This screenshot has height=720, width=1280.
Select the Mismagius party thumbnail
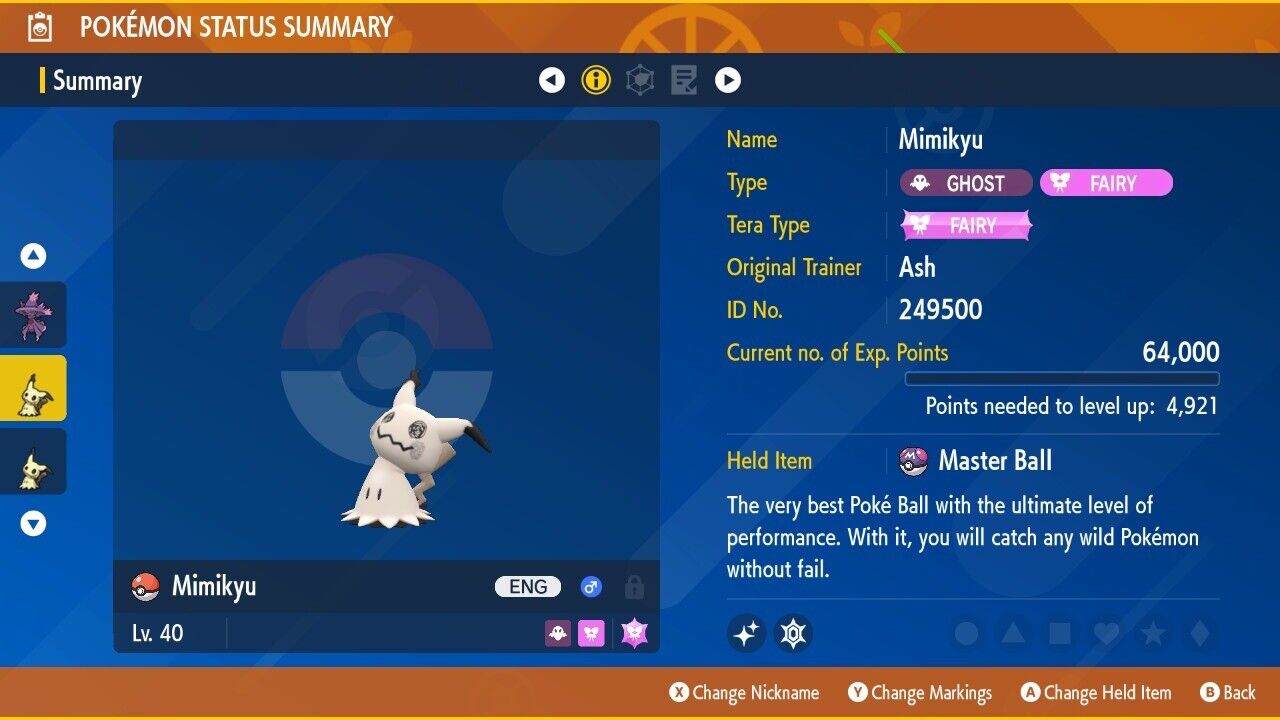[x=33, y=315]
